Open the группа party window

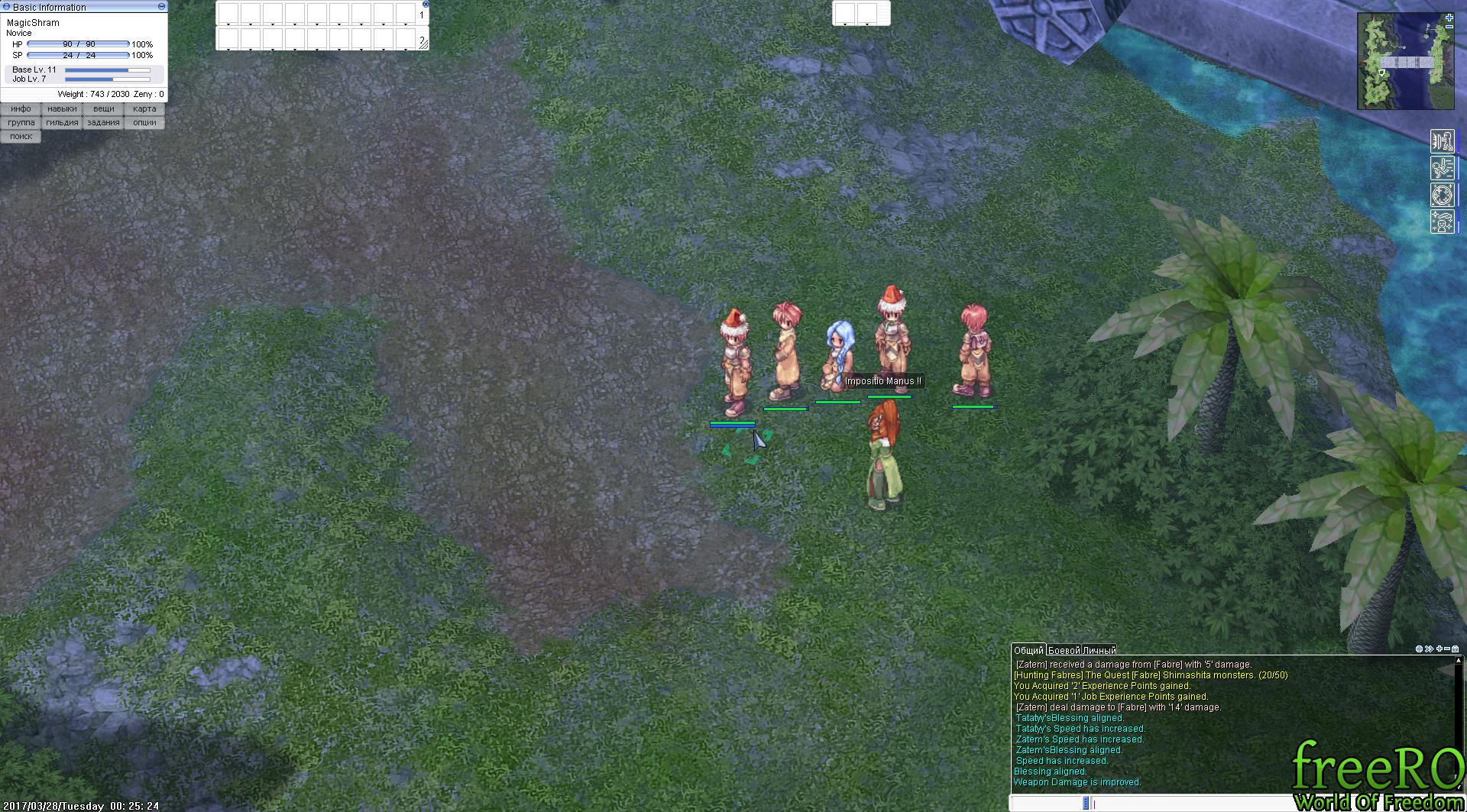pyautogui.click(x=21, y=123)
